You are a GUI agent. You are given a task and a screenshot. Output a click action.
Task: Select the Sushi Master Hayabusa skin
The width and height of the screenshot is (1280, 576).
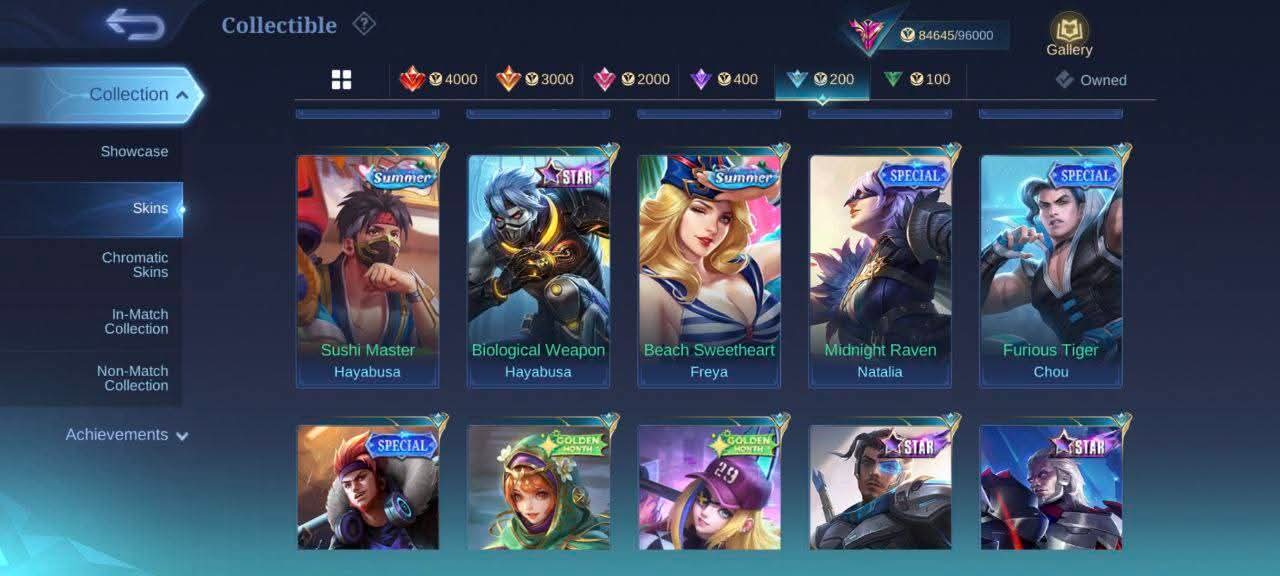pyautogui.click(x=368, y=270)
